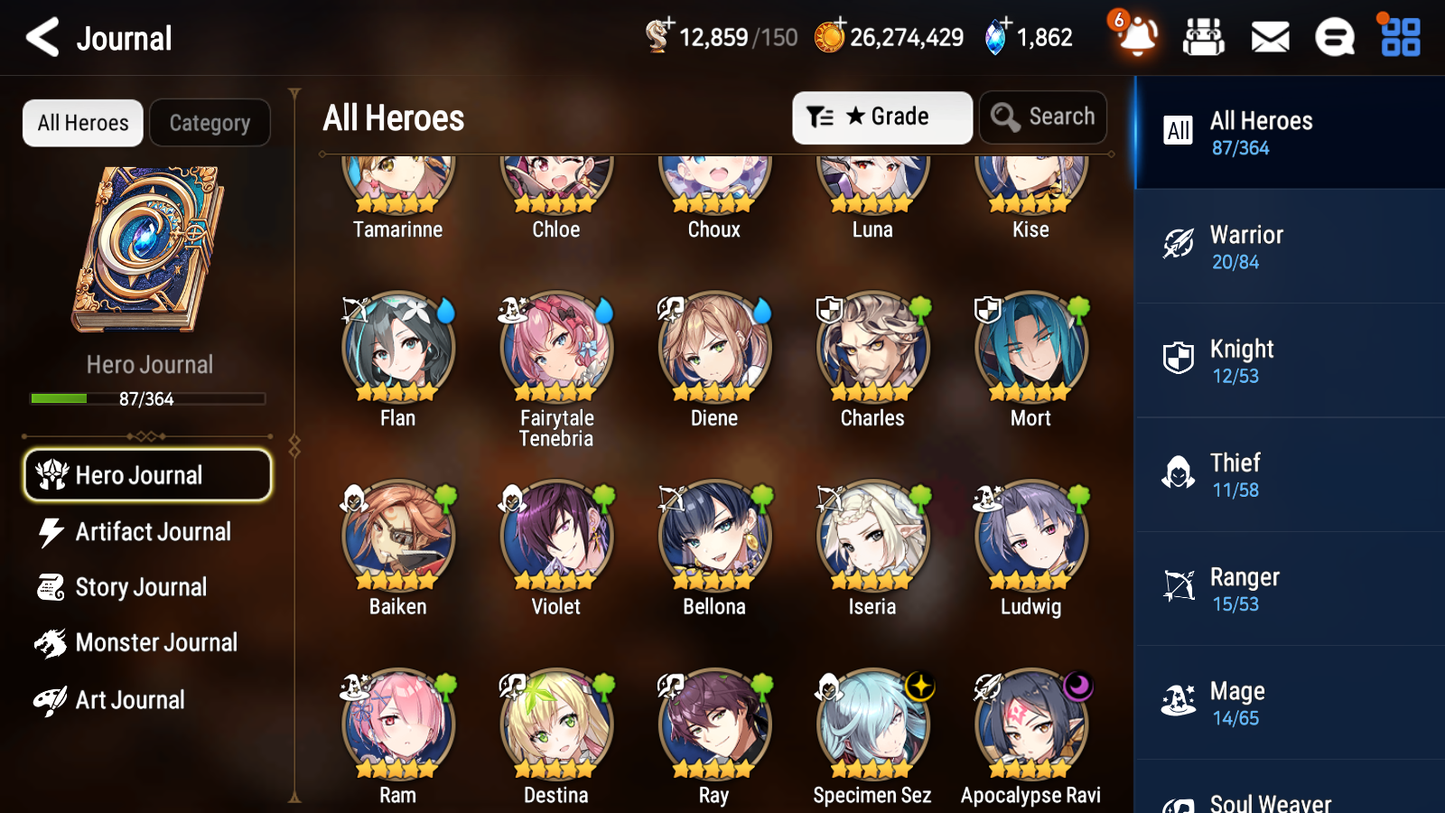Filter heroes by Thief class
Screen dimensions: 1445x813
(x=1288, y=473)
